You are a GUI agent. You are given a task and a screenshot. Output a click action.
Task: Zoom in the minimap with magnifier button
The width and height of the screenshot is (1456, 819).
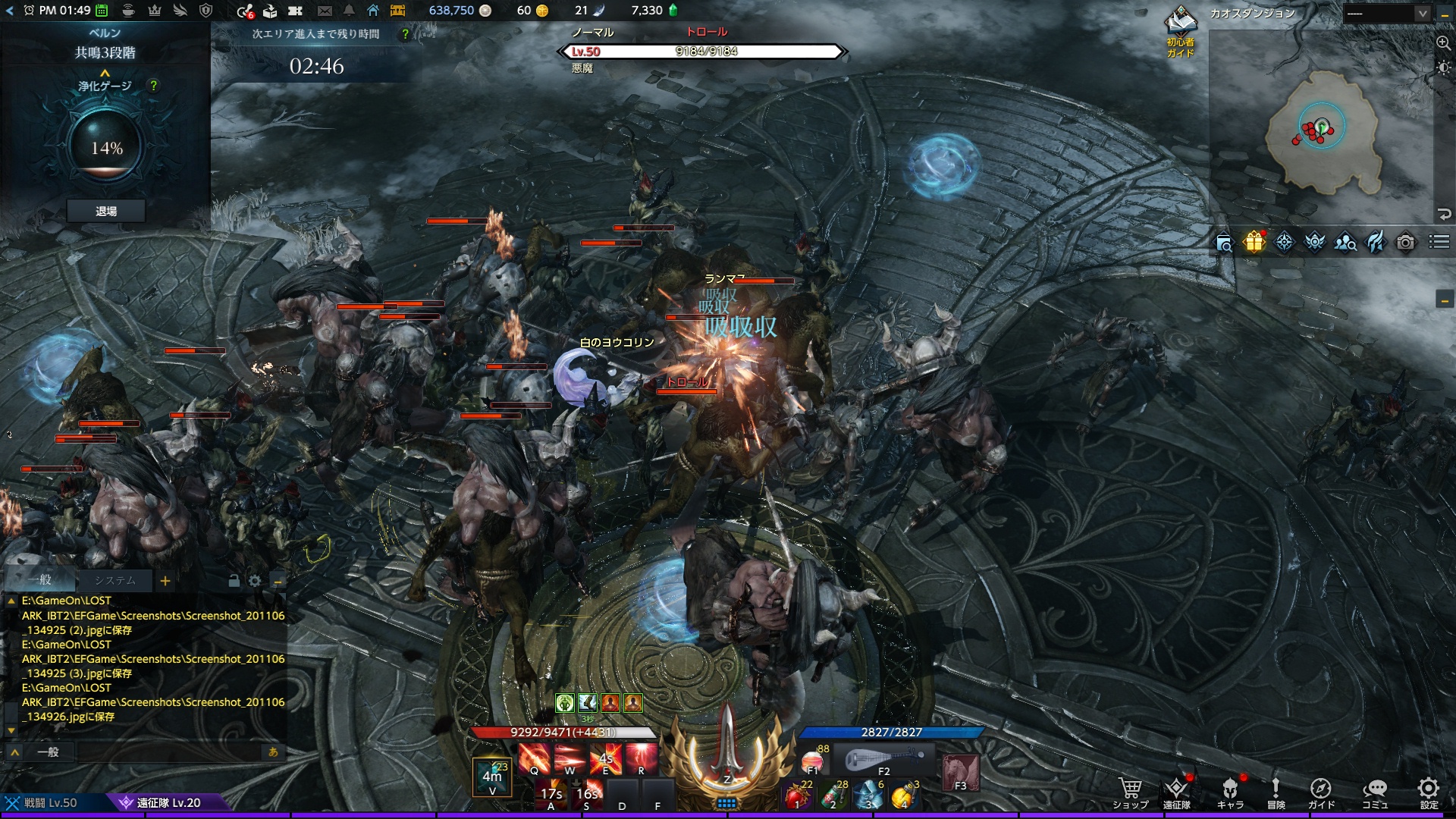(1443, 43)
